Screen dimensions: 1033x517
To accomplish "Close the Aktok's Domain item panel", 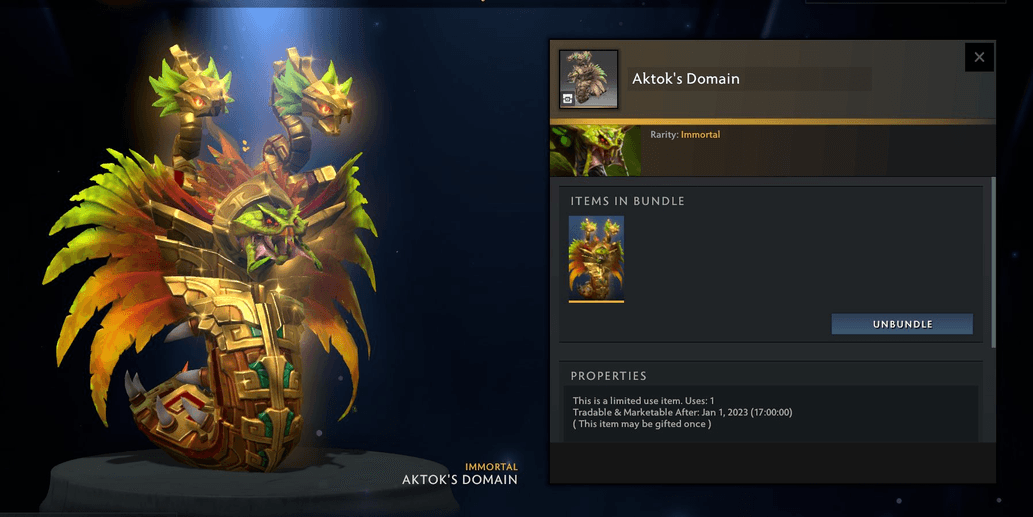I will pyautogui.click(x=979, y=57).
